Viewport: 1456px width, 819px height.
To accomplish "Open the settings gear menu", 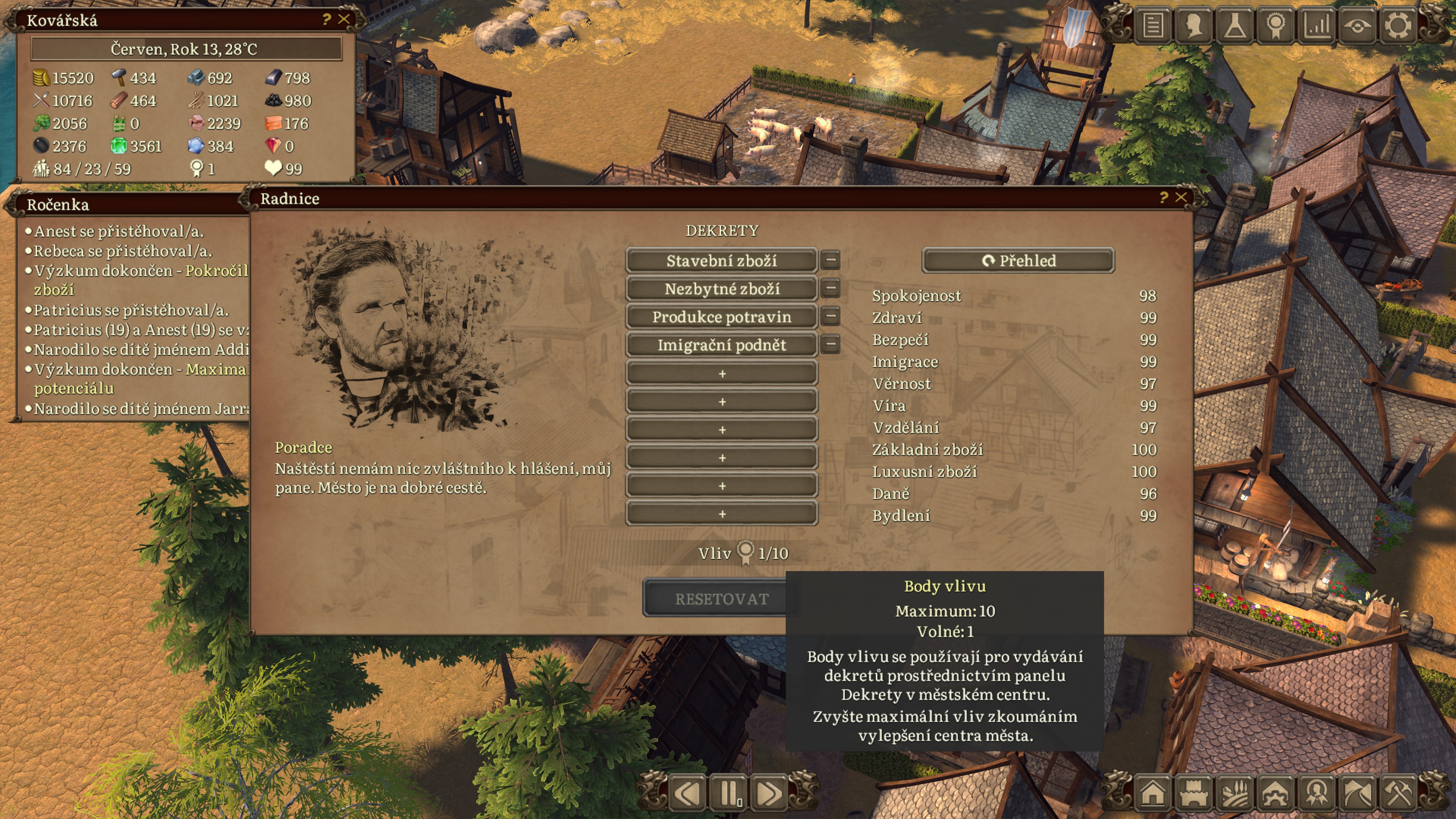I will click(x=1397, y=25).
